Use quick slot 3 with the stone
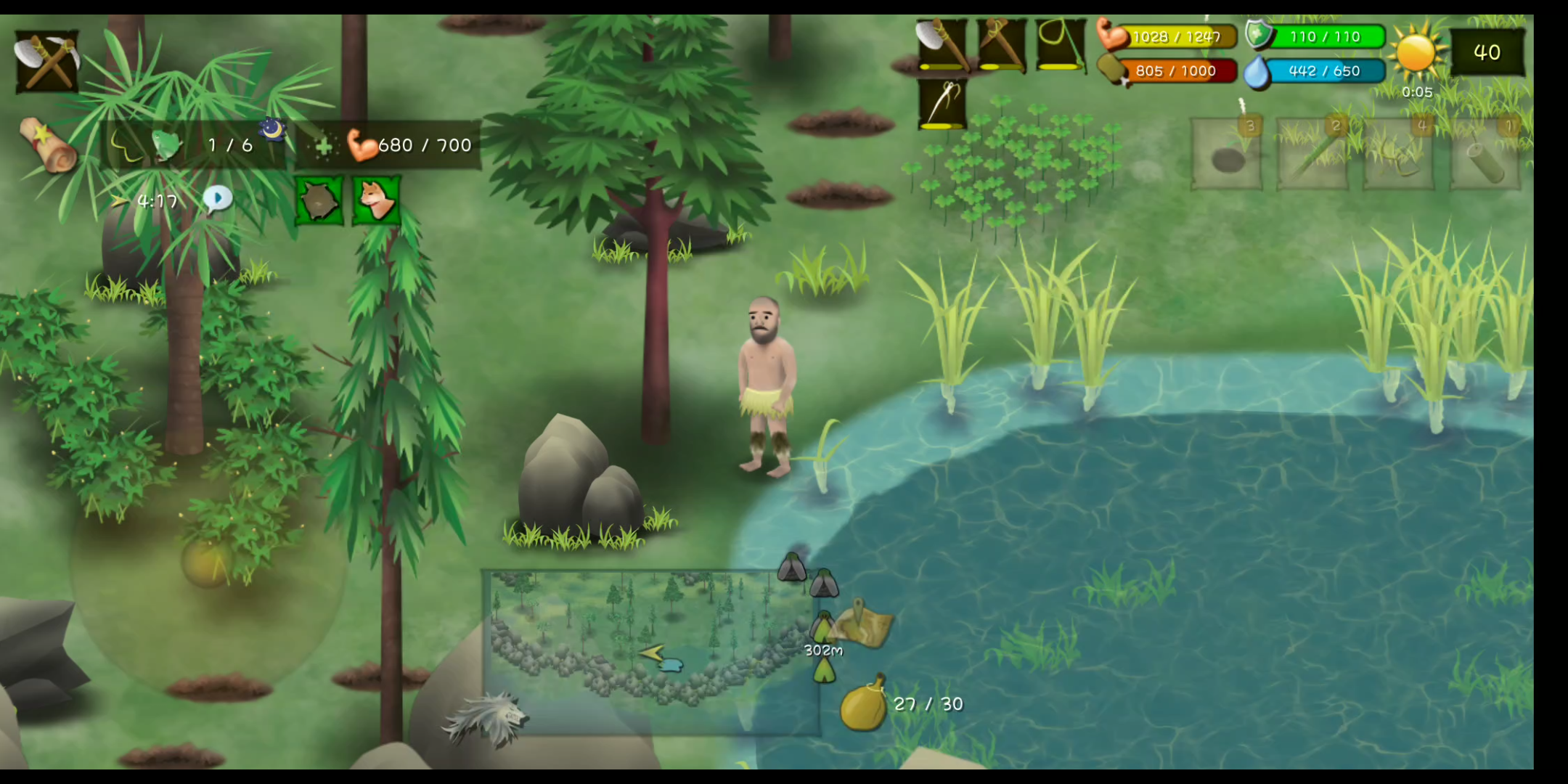 point(1228,155)
